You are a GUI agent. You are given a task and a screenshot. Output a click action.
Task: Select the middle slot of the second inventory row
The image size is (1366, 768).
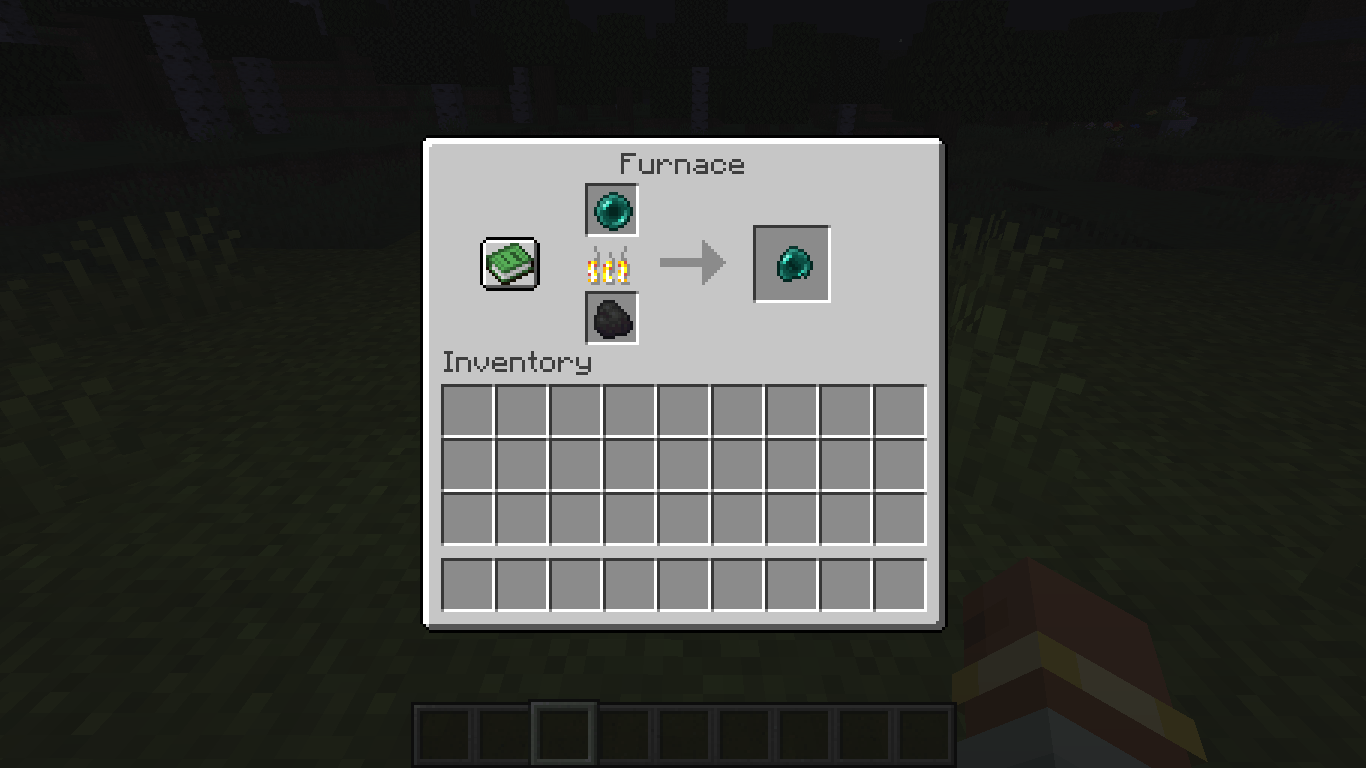pos(682,466)
